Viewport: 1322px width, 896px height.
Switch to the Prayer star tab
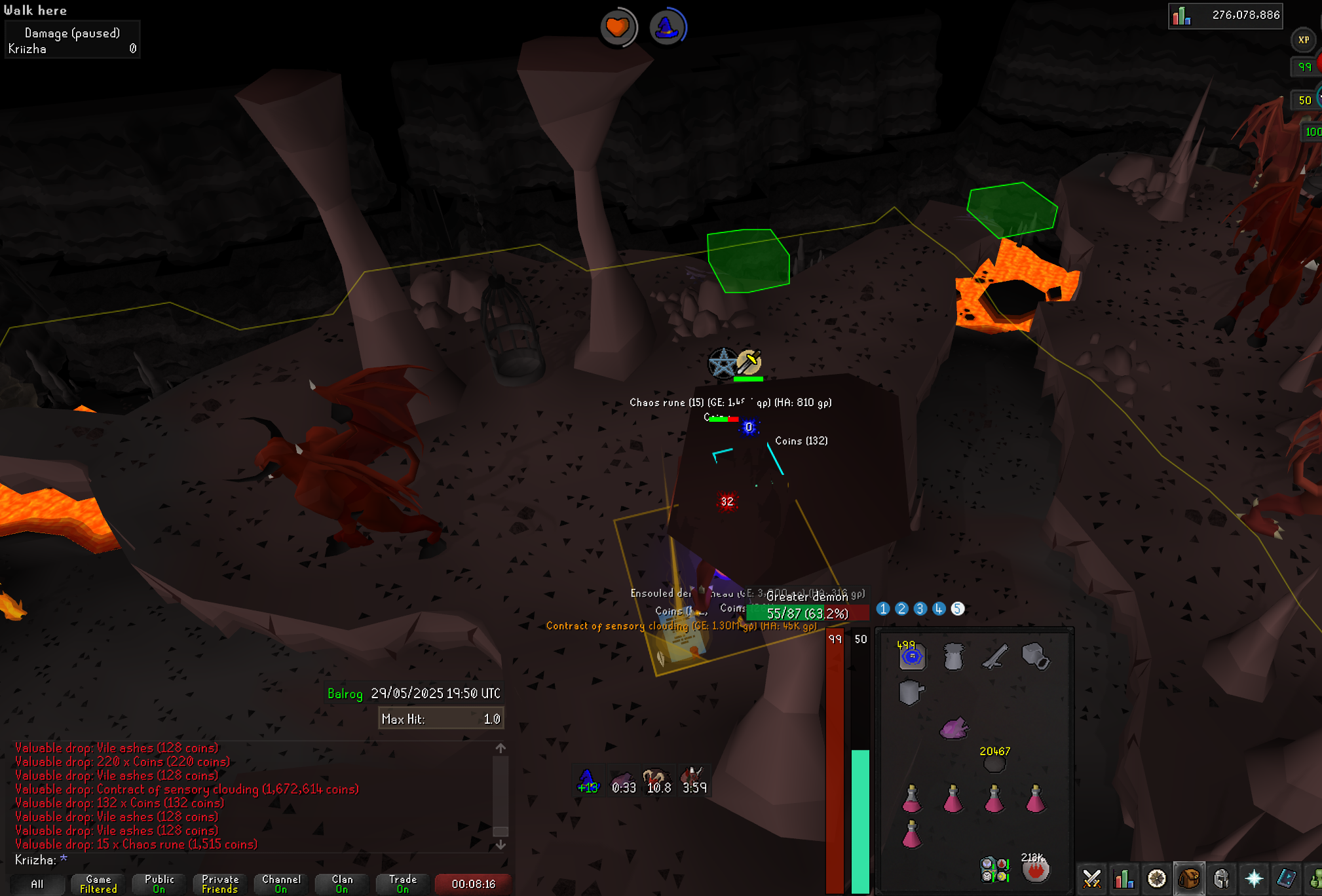(1254, 878)
